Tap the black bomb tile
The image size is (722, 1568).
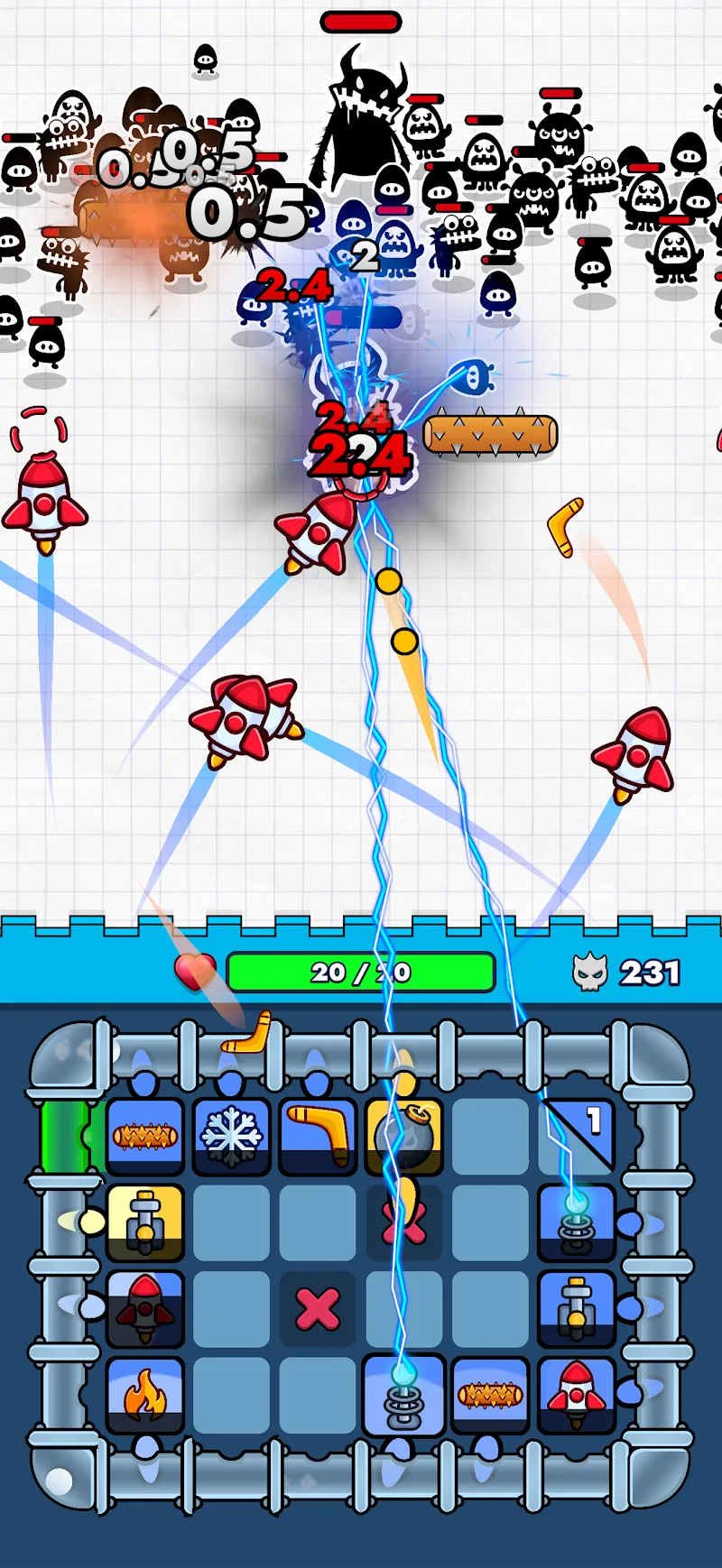(404, 1135)
